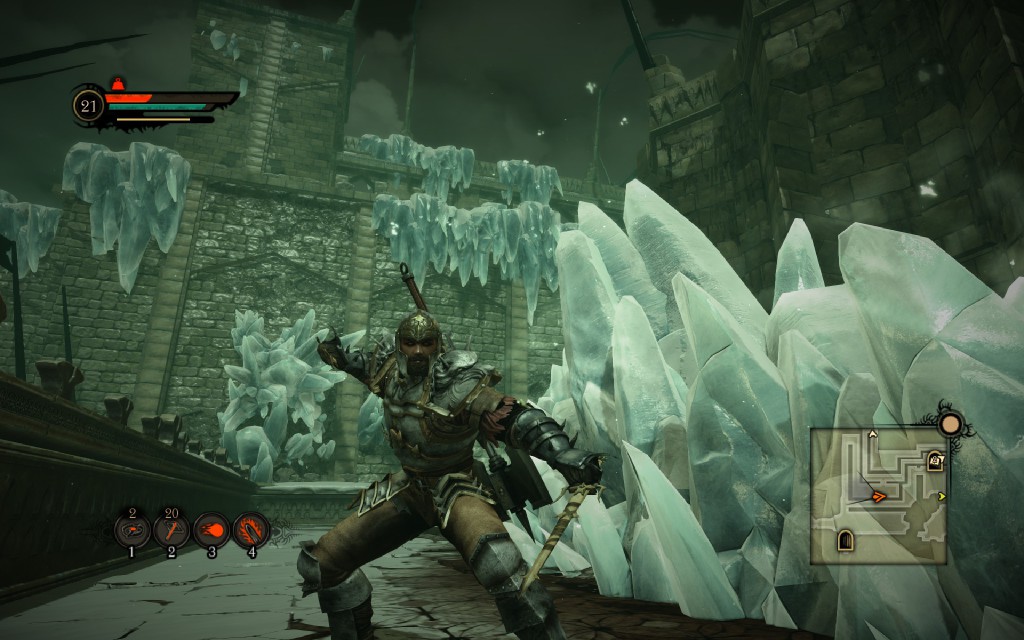This screenshot has height=640, width=1024.
Task: Click the level 21 character badge
Action: (89, 105)
